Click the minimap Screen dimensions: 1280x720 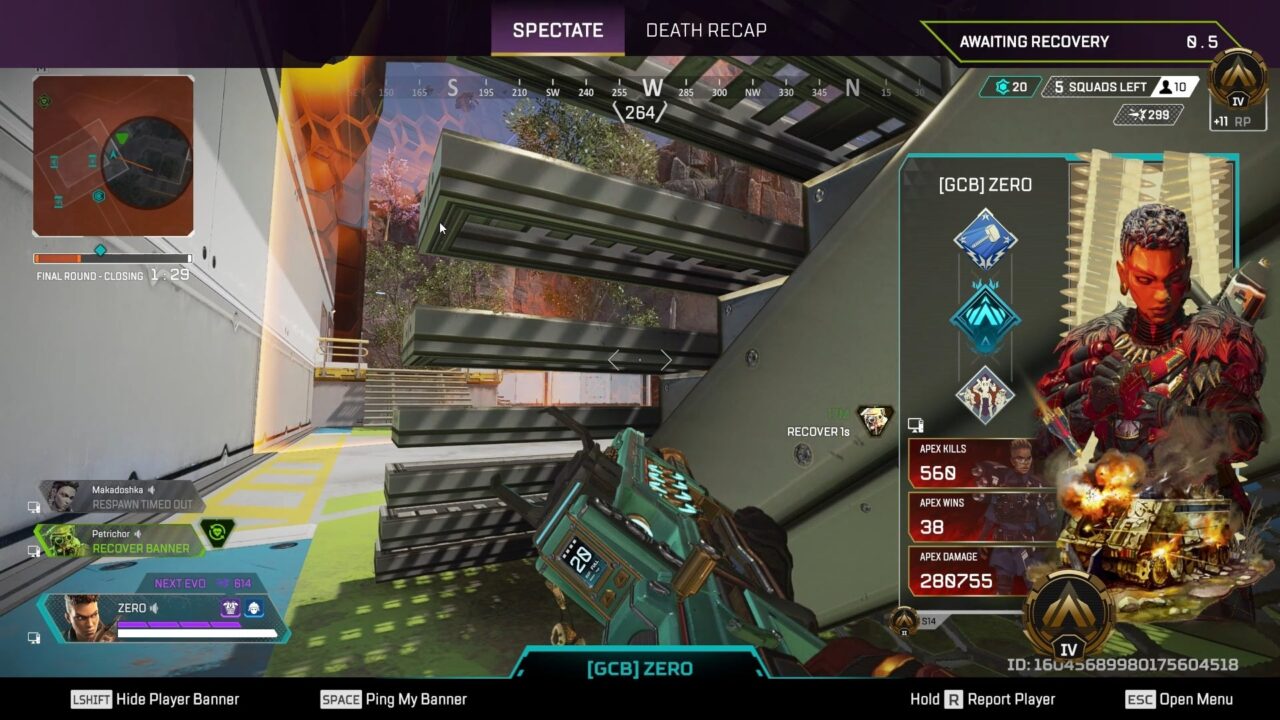point(113,156)
